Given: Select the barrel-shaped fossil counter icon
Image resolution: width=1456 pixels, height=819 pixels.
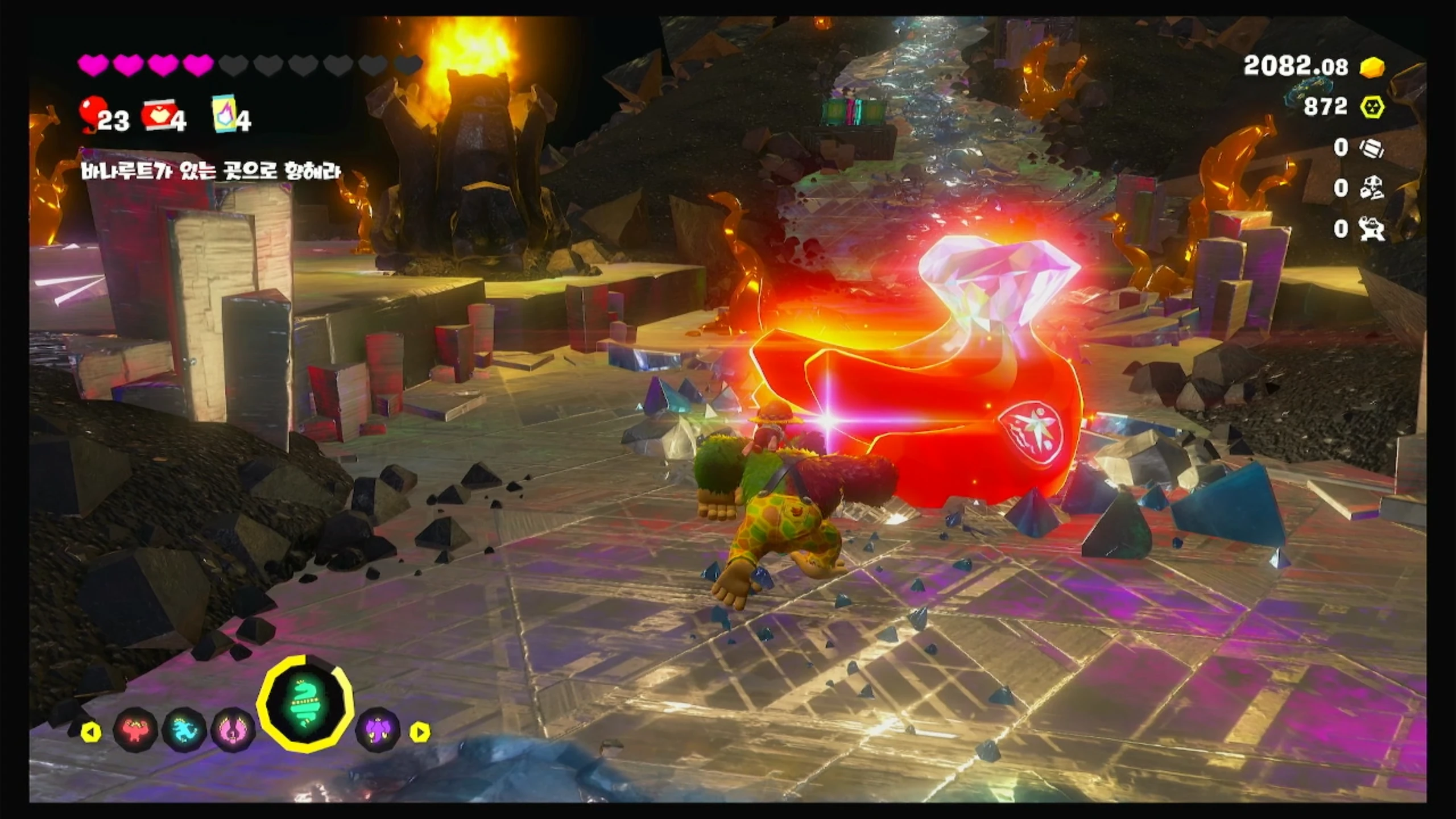Looking at the screenshot, I should click(1371, 148).
